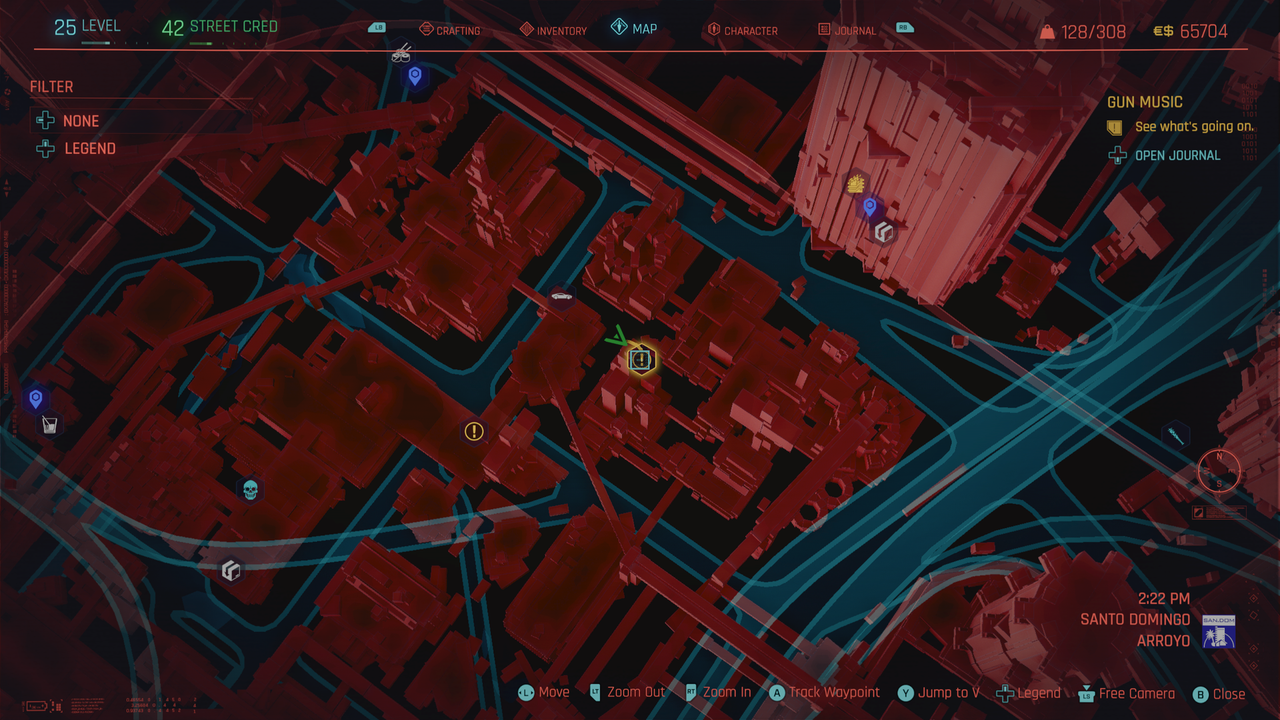Select the drink glass bar marker

(48, 426)
